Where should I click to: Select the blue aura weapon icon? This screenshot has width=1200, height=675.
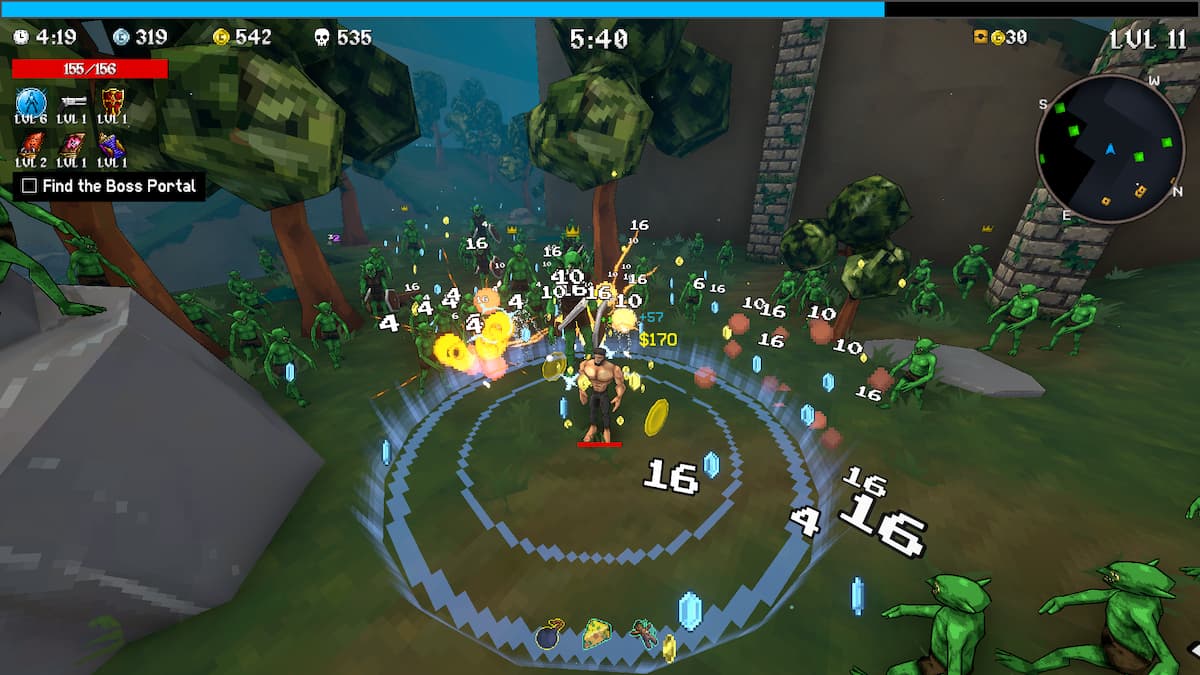coord(31,102)
